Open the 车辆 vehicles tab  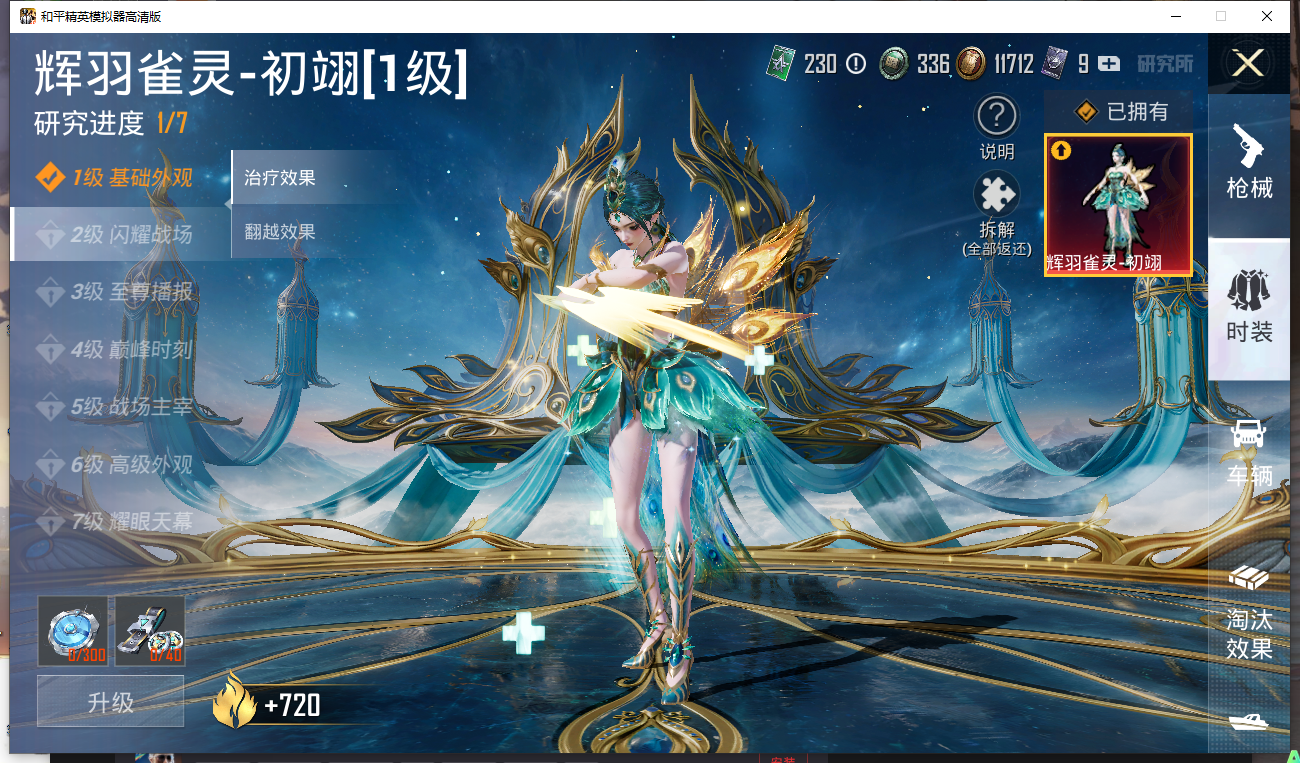tap(1249, 452)
